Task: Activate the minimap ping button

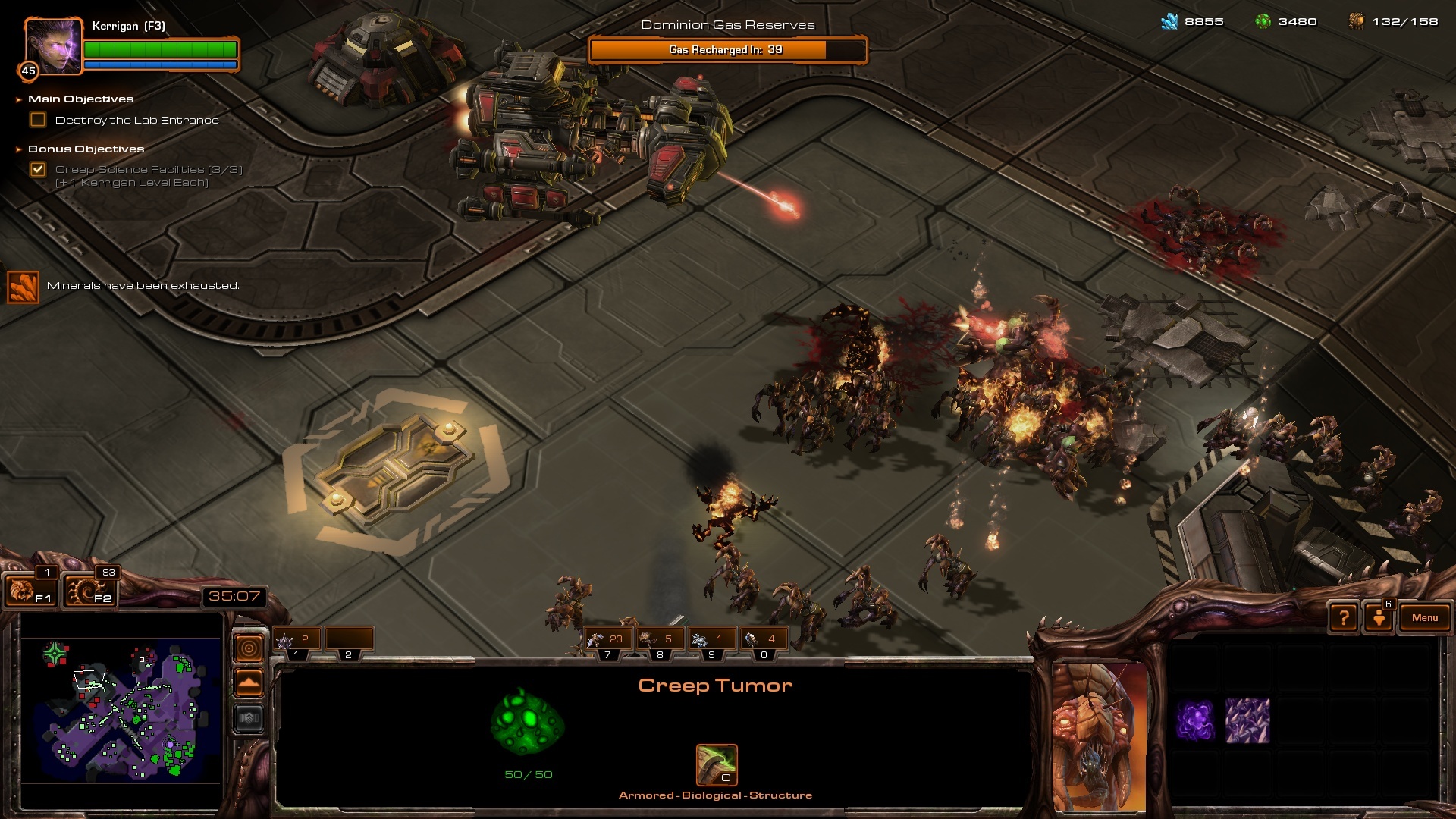Action: pyautogui.click(x=249, y=648)
